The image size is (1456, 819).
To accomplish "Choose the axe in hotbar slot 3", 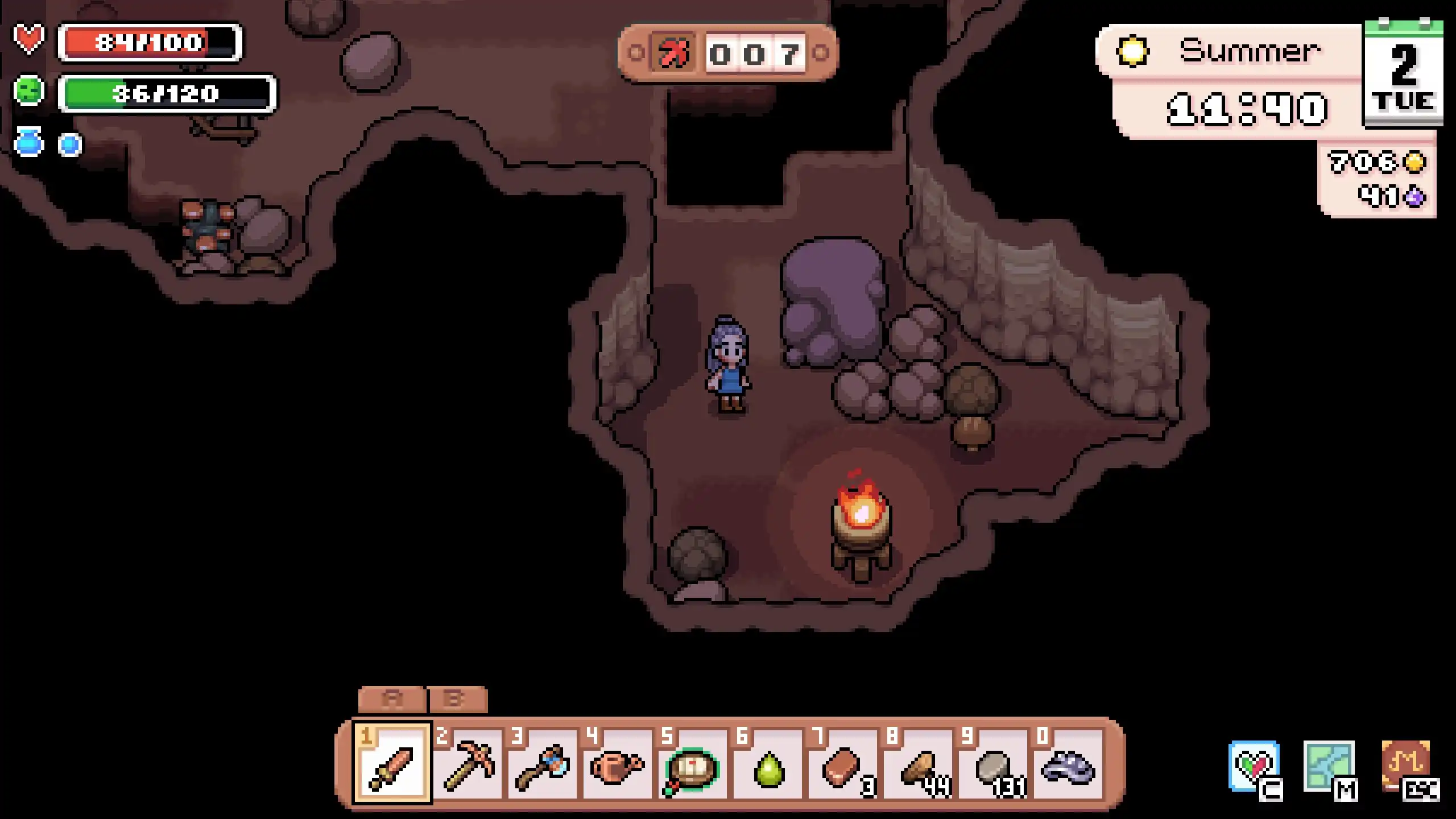I will click(x=542, y=763).
